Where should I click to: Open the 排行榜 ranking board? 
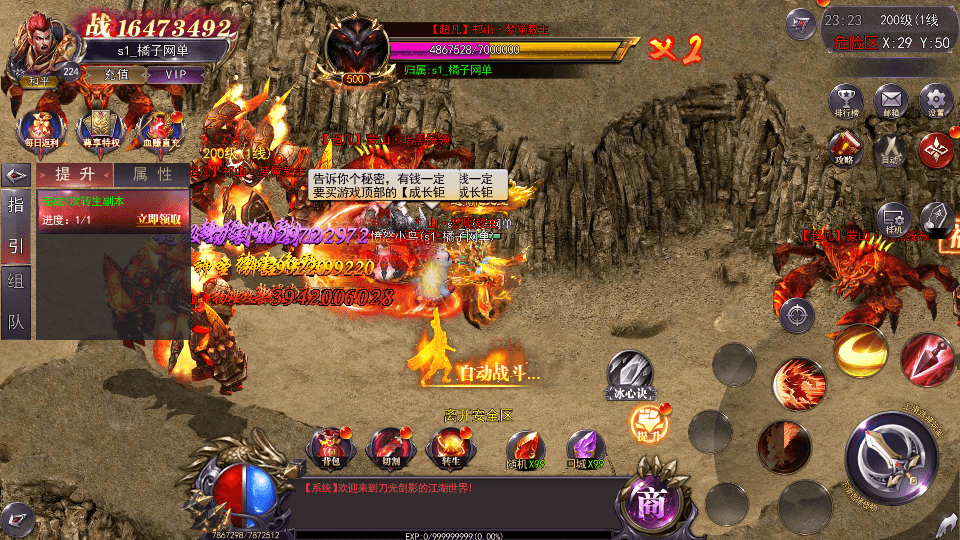pyautogui.click(x=846, y=101)
